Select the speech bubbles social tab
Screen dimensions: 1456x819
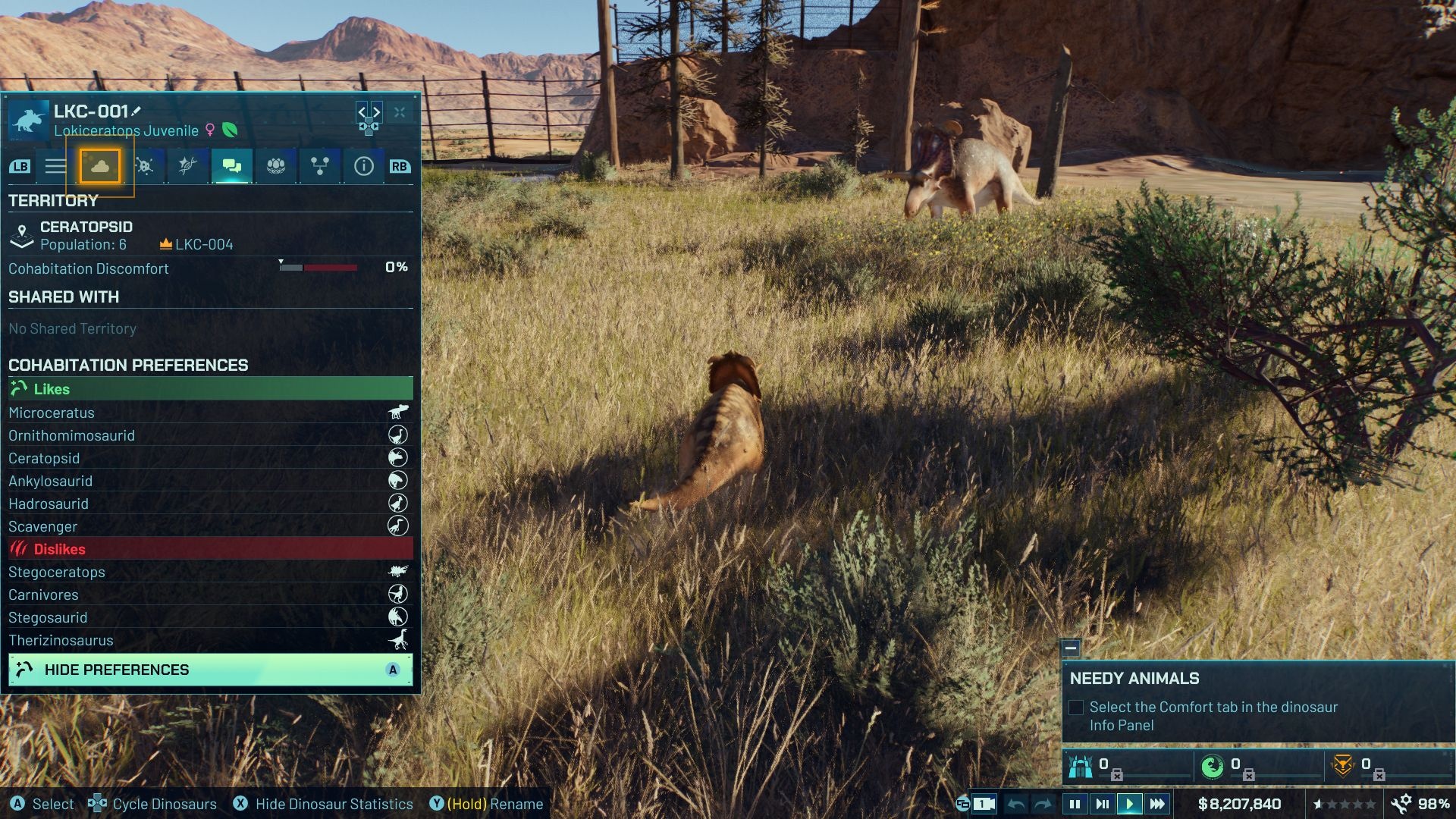coord(232,166)
